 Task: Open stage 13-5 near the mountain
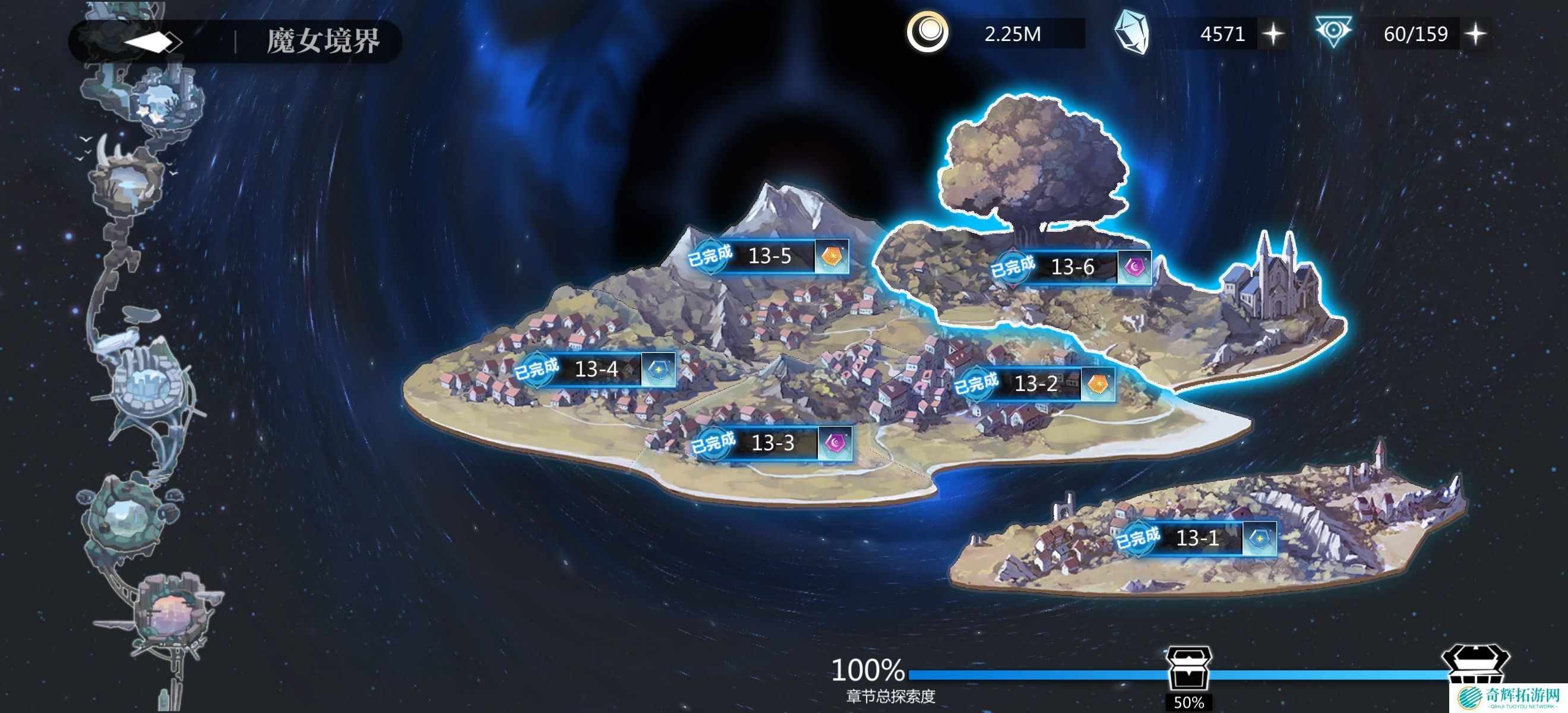pos(770,256)
